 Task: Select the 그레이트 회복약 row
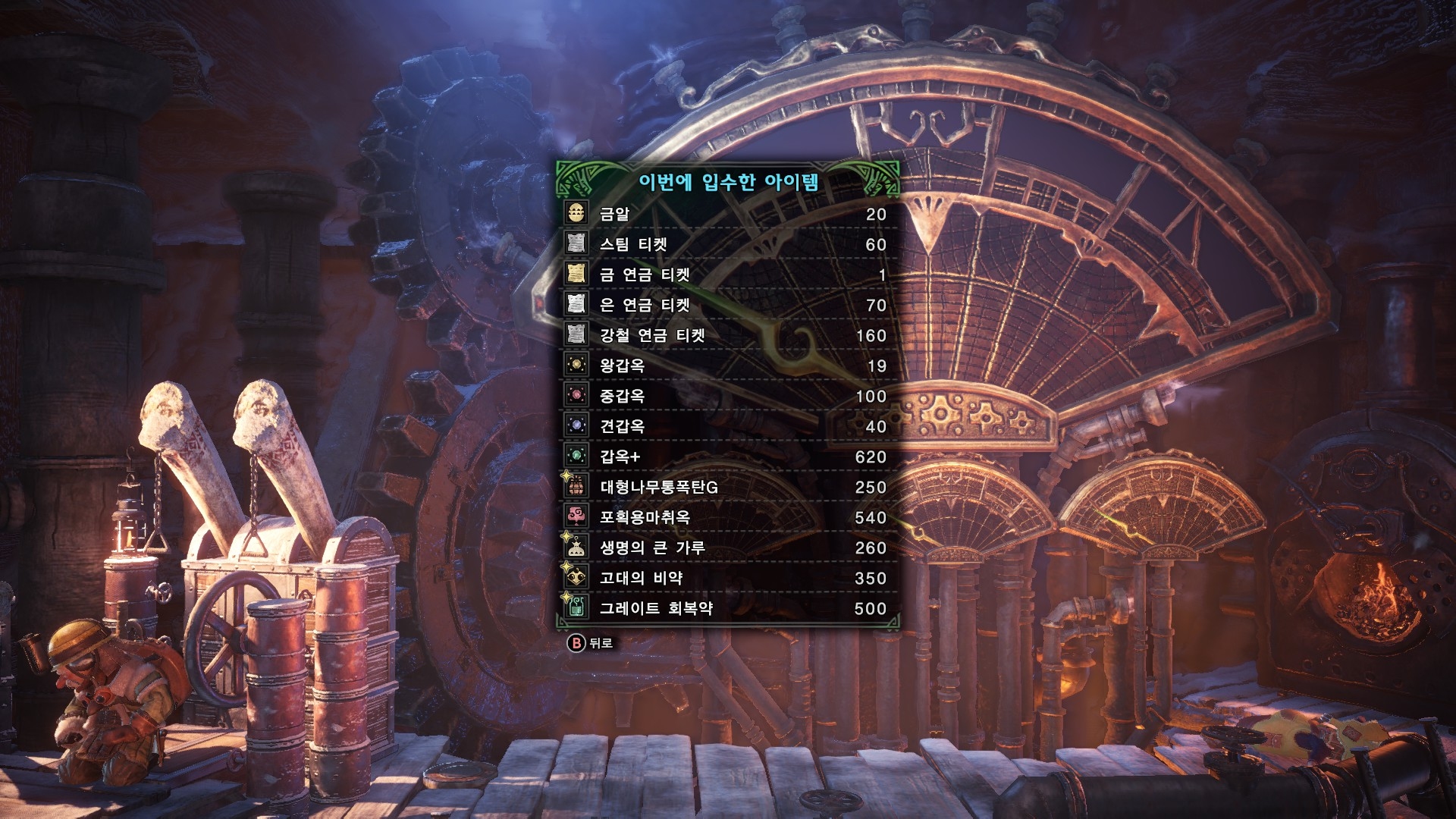726,608
